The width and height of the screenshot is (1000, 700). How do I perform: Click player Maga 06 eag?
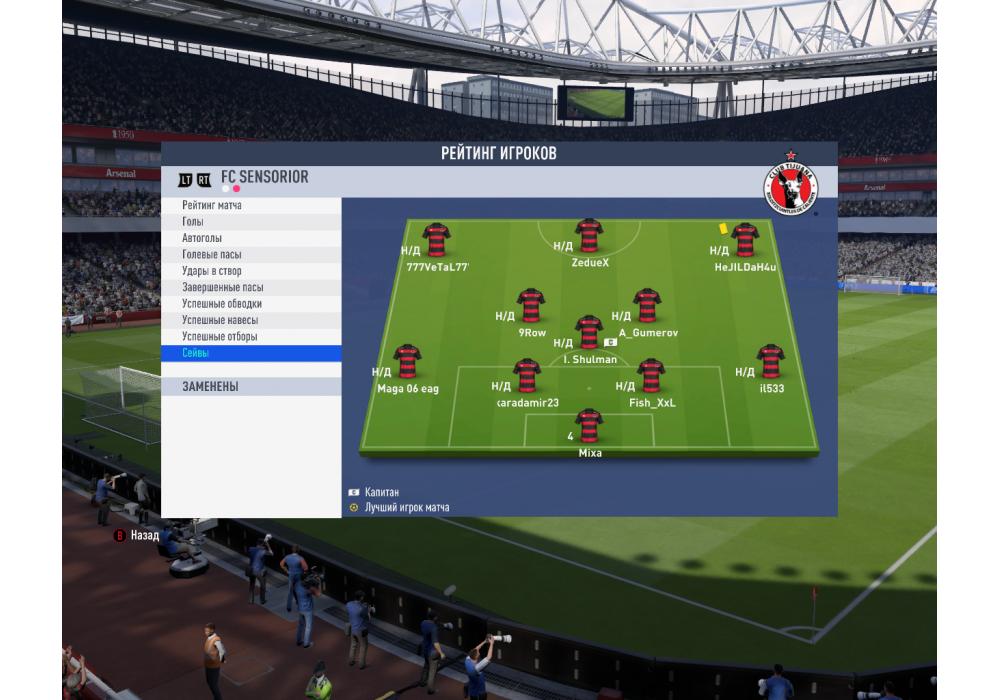click(x=407, y=362)
